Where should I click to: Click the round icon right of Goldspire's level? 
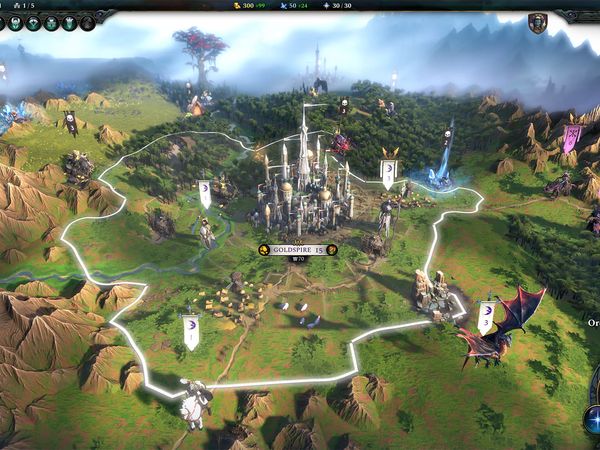(x=331, y=250)
